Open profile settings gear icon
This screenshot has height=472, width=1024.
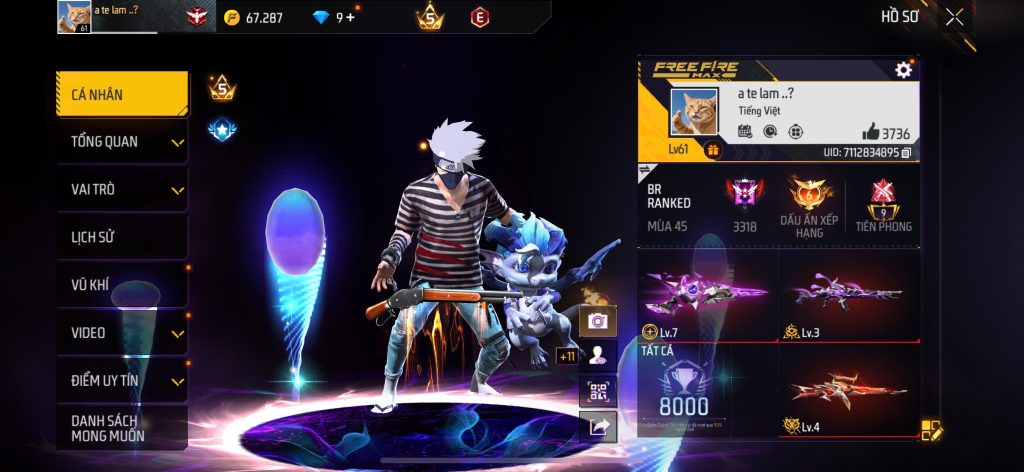(x=903, y=69)
